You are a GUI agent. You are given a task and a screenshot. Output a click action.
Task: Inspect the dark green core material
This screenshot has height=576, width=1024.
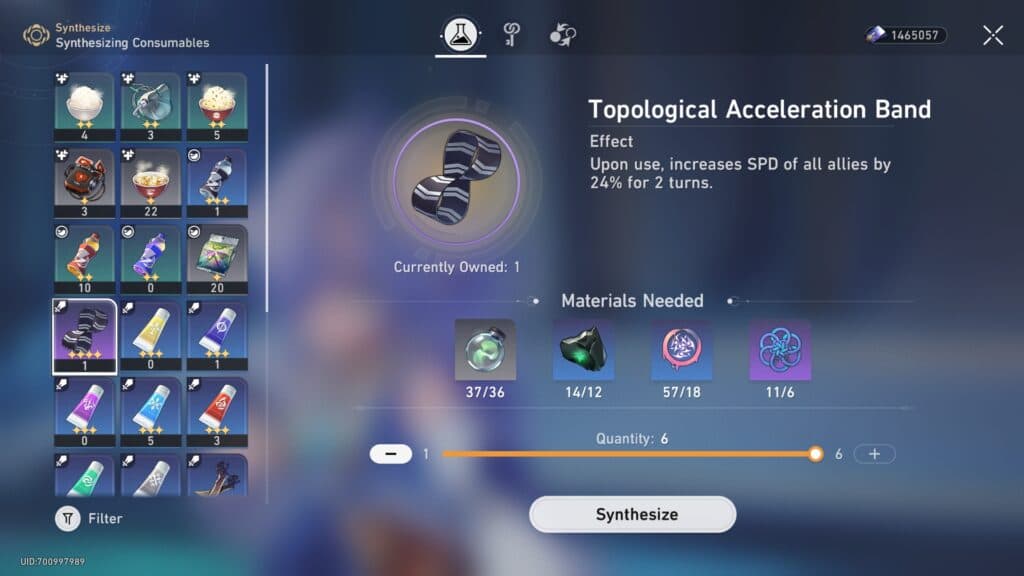(583, 350)
